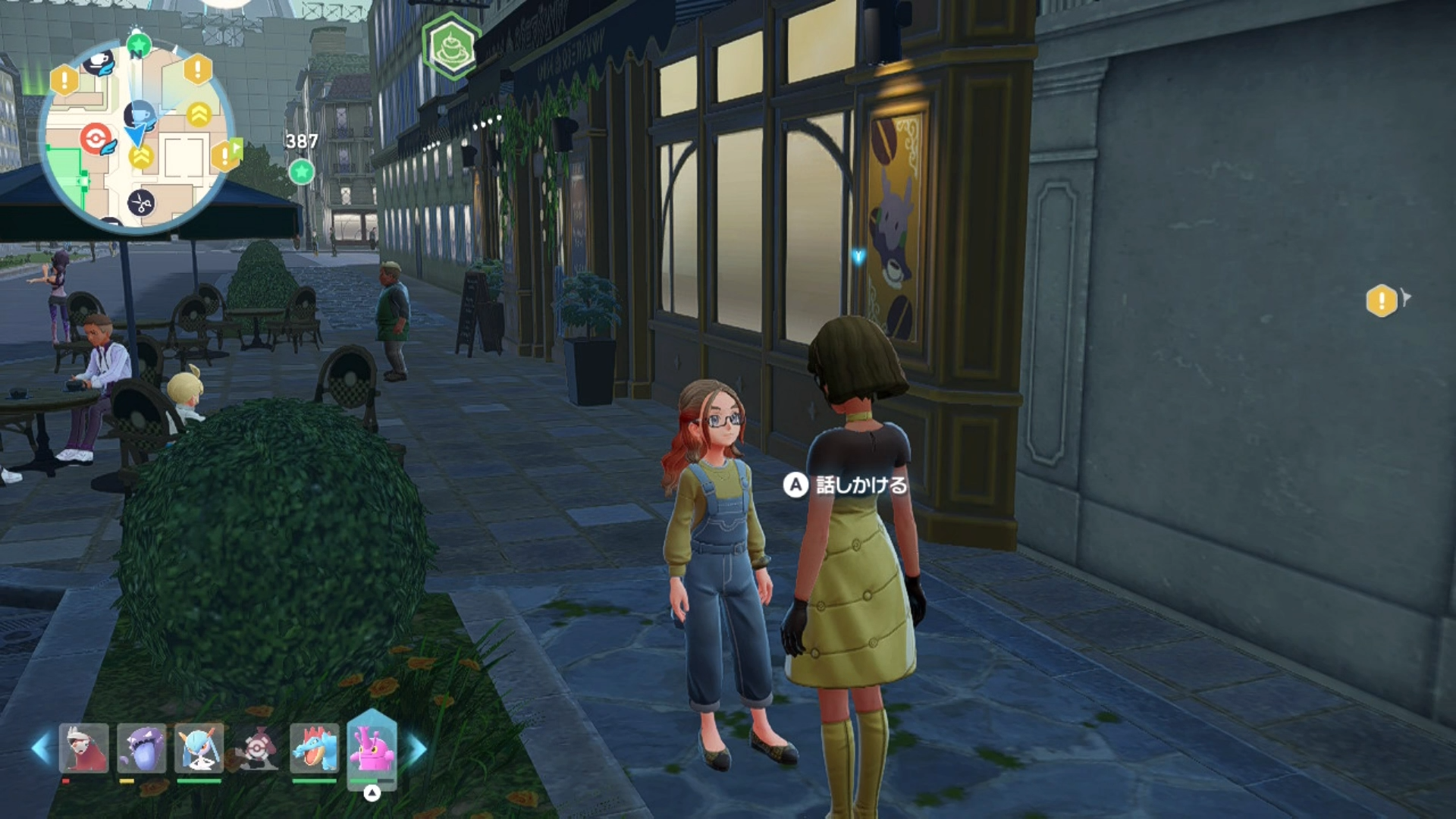Select the green hexagonal café cup marker
This screenshot has height=819, width=1456.
tap(452, 47)
